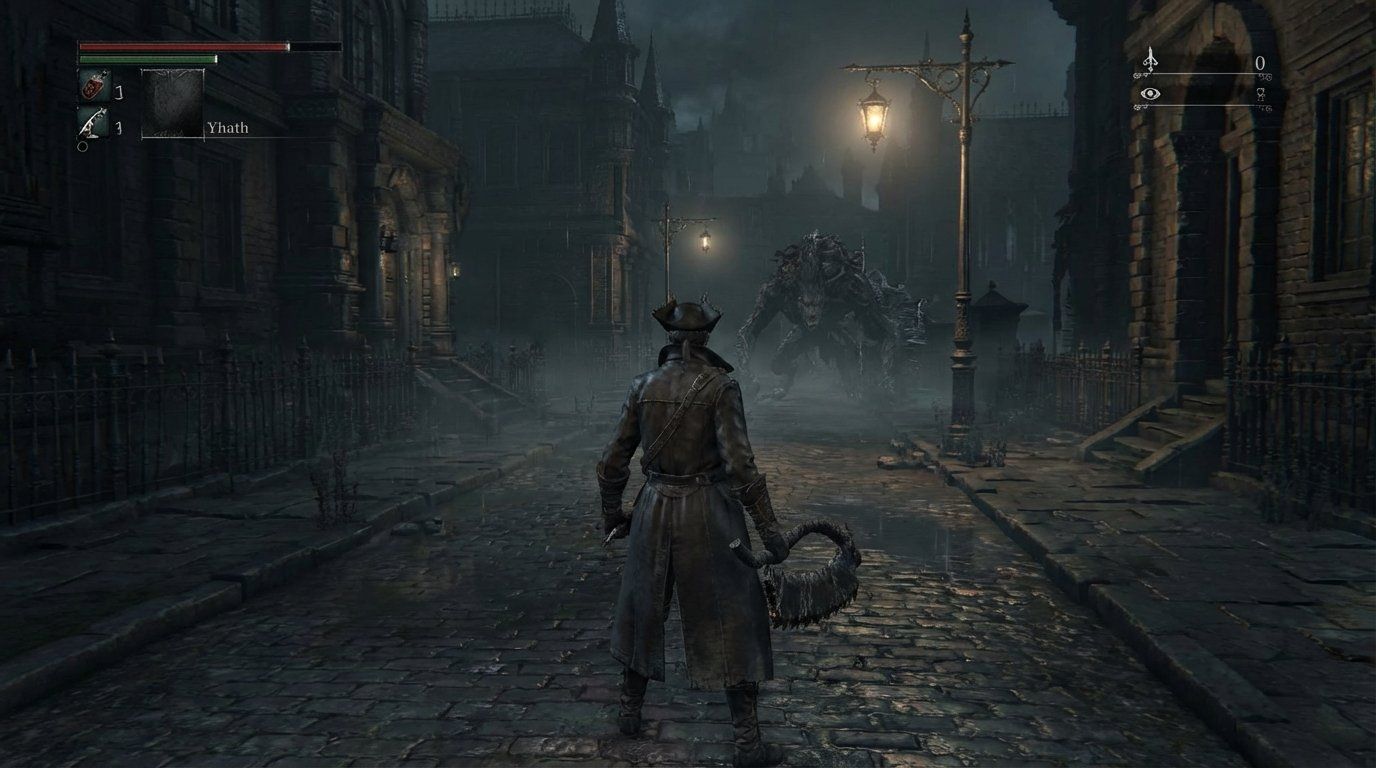Screen dimensions: 1376x768
Task: Click the Yhath item name label
Action: coord(226,128)
